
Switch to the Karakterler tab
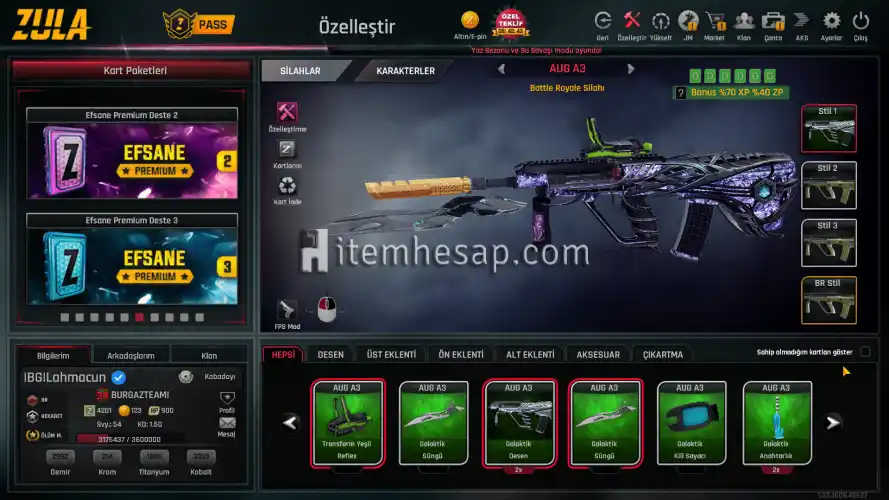[x=405, y=71]
